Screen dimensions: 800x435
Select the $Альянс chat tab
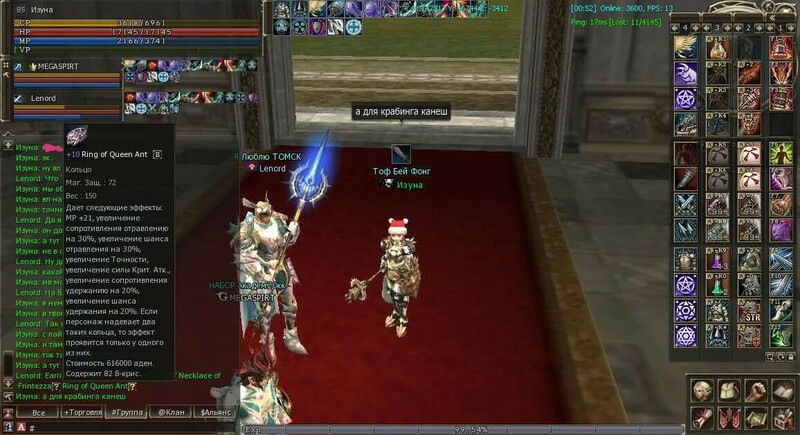click(x=216, y=412)
